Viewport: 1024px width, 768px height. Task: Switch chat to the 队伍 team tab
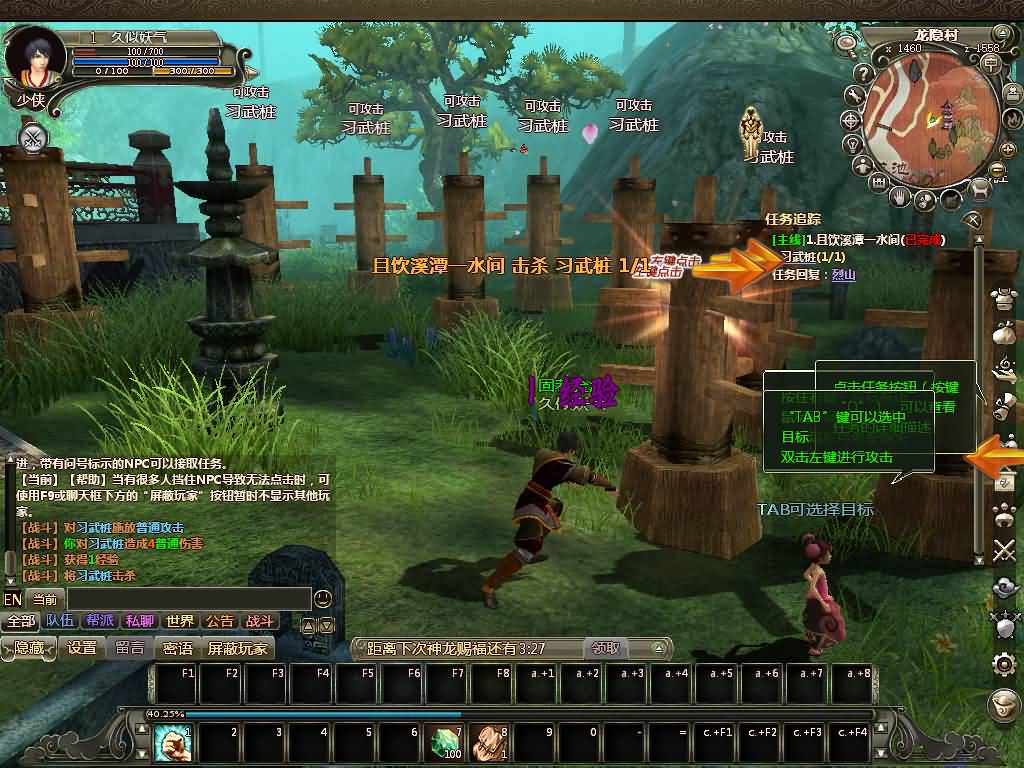(60, 621)
